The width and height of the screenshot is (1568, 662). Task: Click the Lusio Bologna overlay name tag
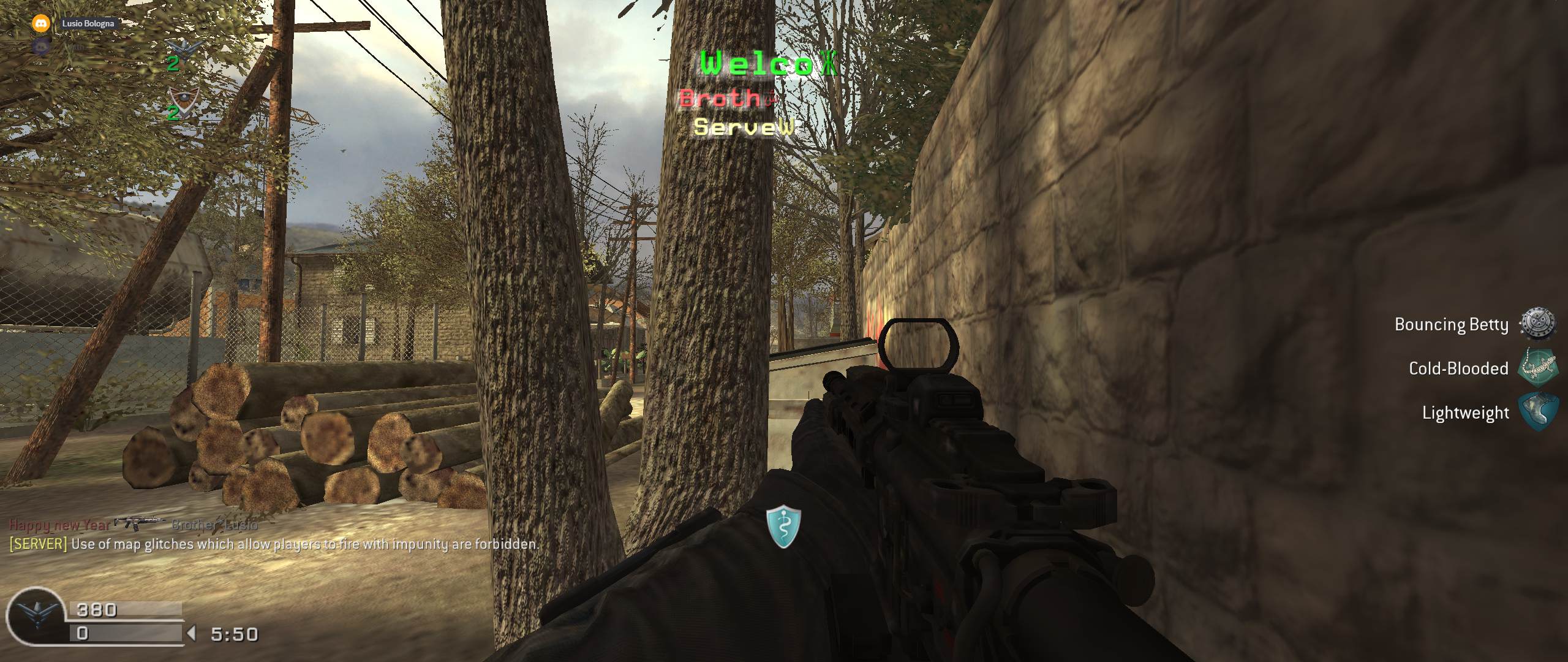(88, 23)
